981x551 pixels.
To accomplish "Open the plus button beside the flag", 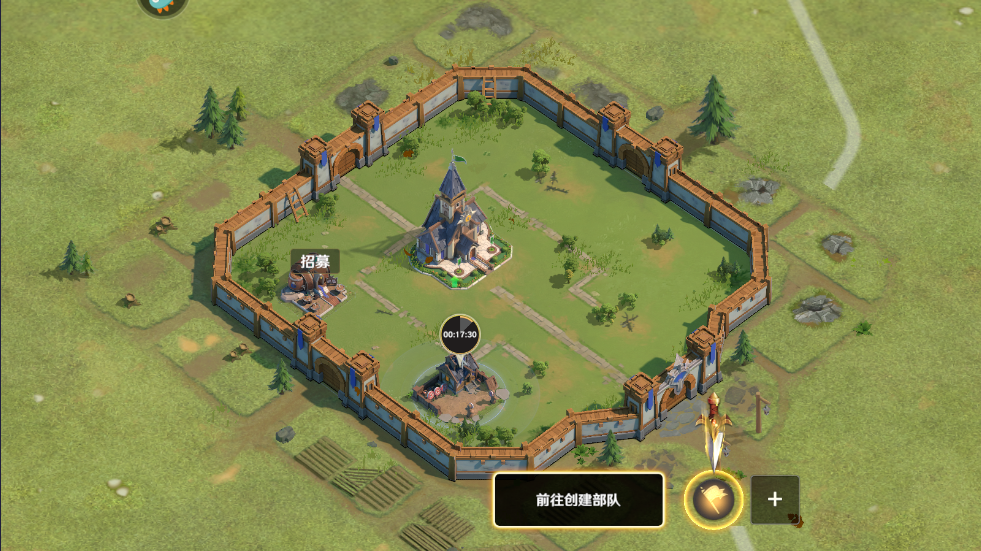I will click(x=774, y=499).
